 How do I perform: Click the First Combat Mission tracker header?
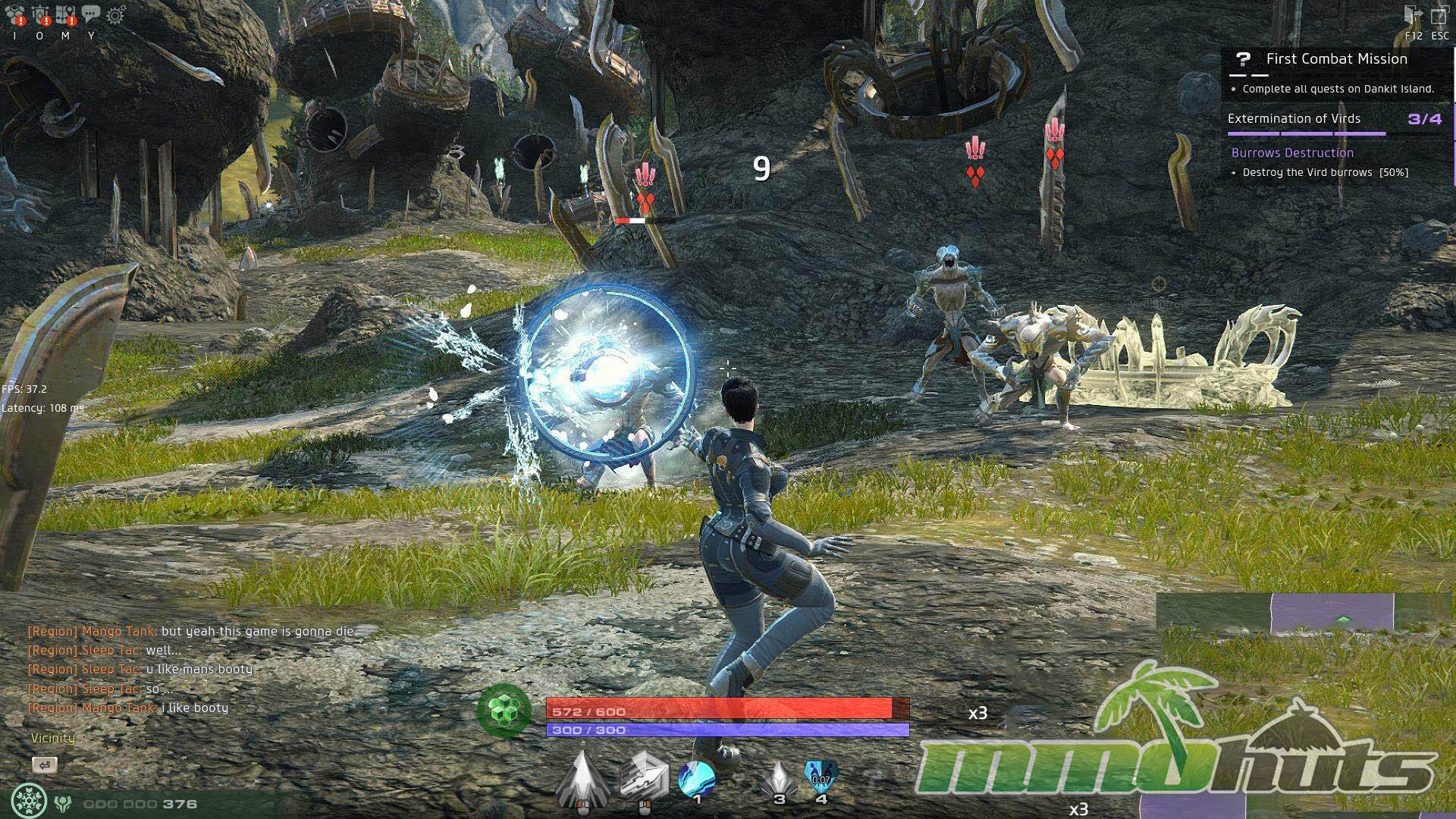tap(1336, 59)
